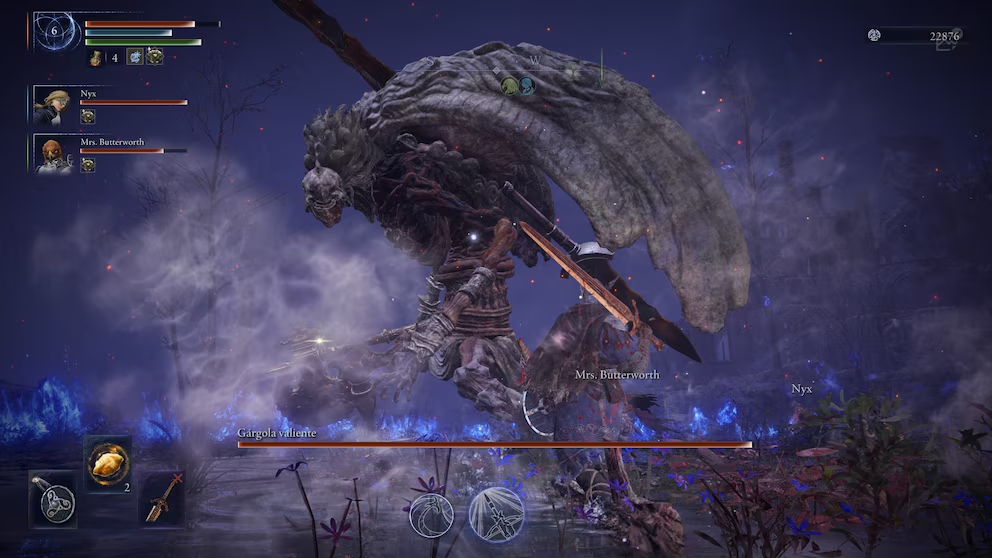Click the status icon under Nyx's health bar
This screenshot has width=992, height=558.
[x=88, y=116]
